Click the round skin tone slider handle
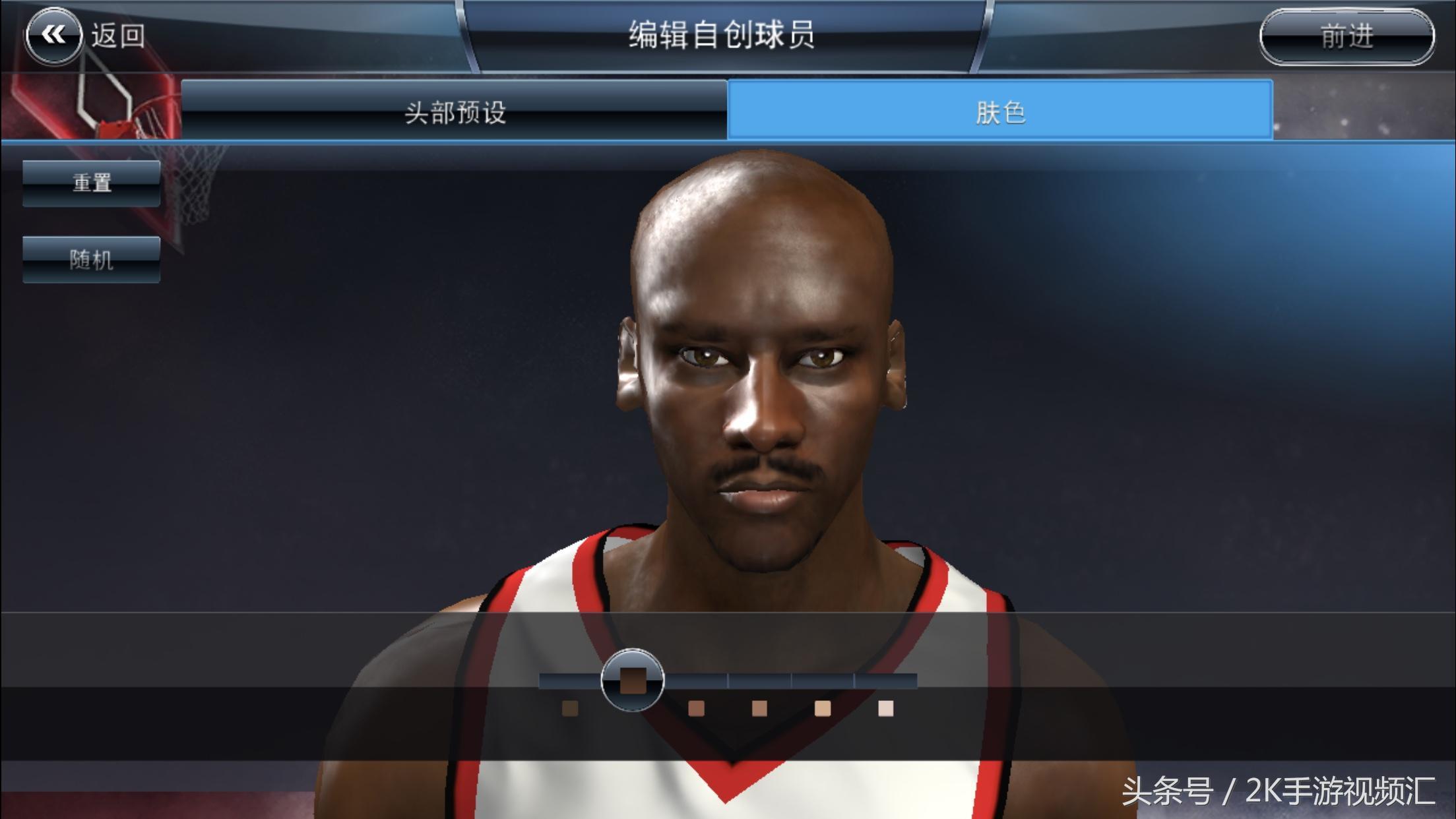Image resolution: width=1456 pixels, height=819 pixels. coord(633,679)
